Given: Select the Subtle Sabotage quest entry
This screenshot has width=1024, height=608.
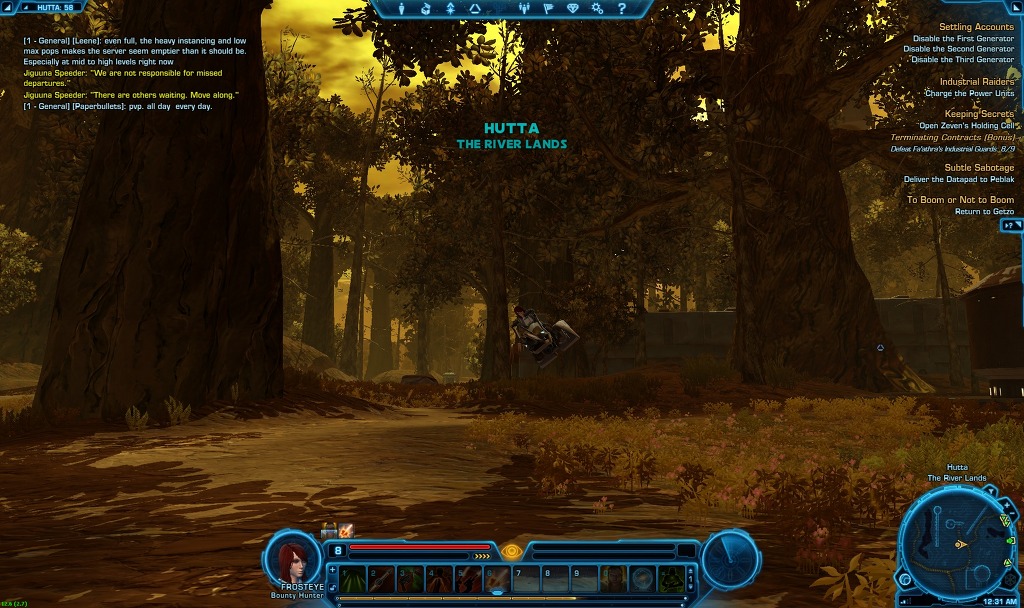Looking at the screenshot, I should tap(979, 168).
